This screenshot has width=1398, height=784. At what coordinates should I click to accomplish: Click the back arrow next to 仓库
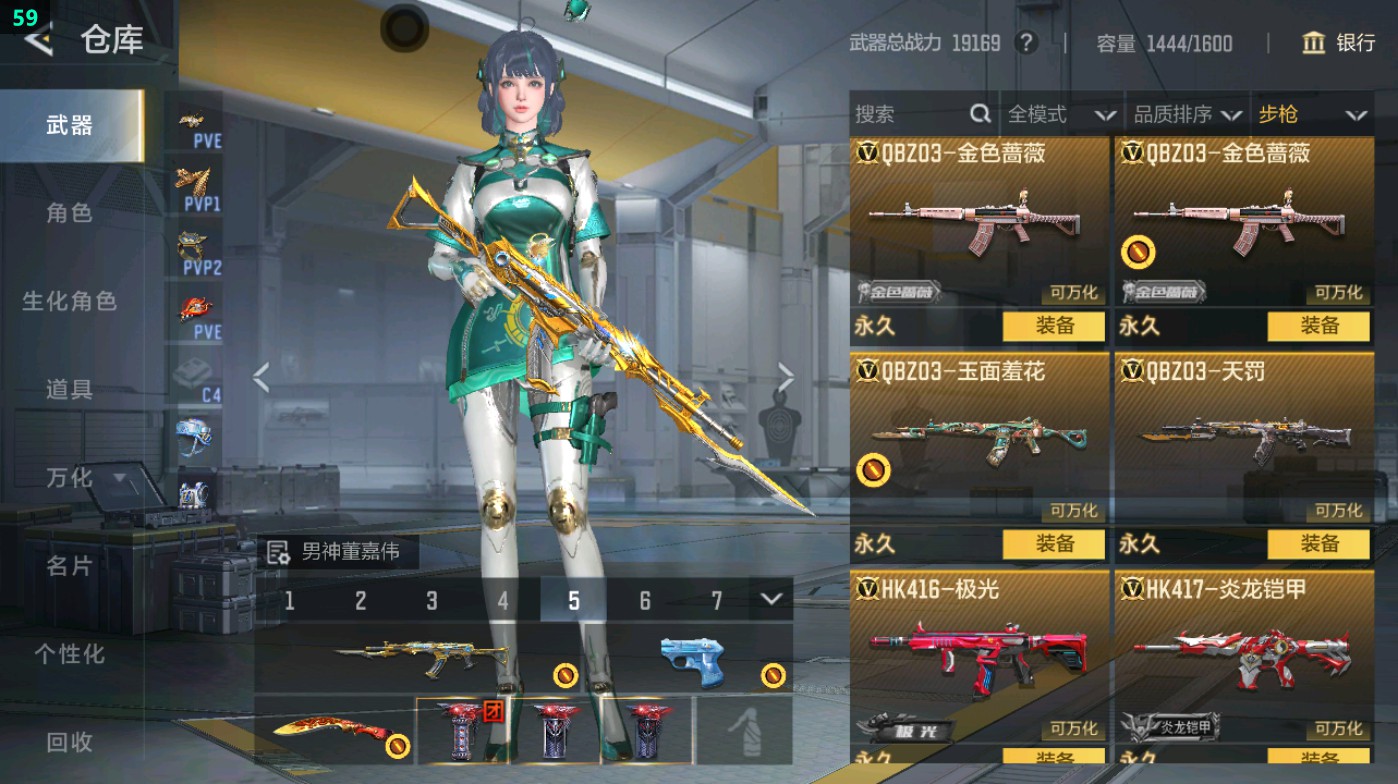click(x=37, y=42)
